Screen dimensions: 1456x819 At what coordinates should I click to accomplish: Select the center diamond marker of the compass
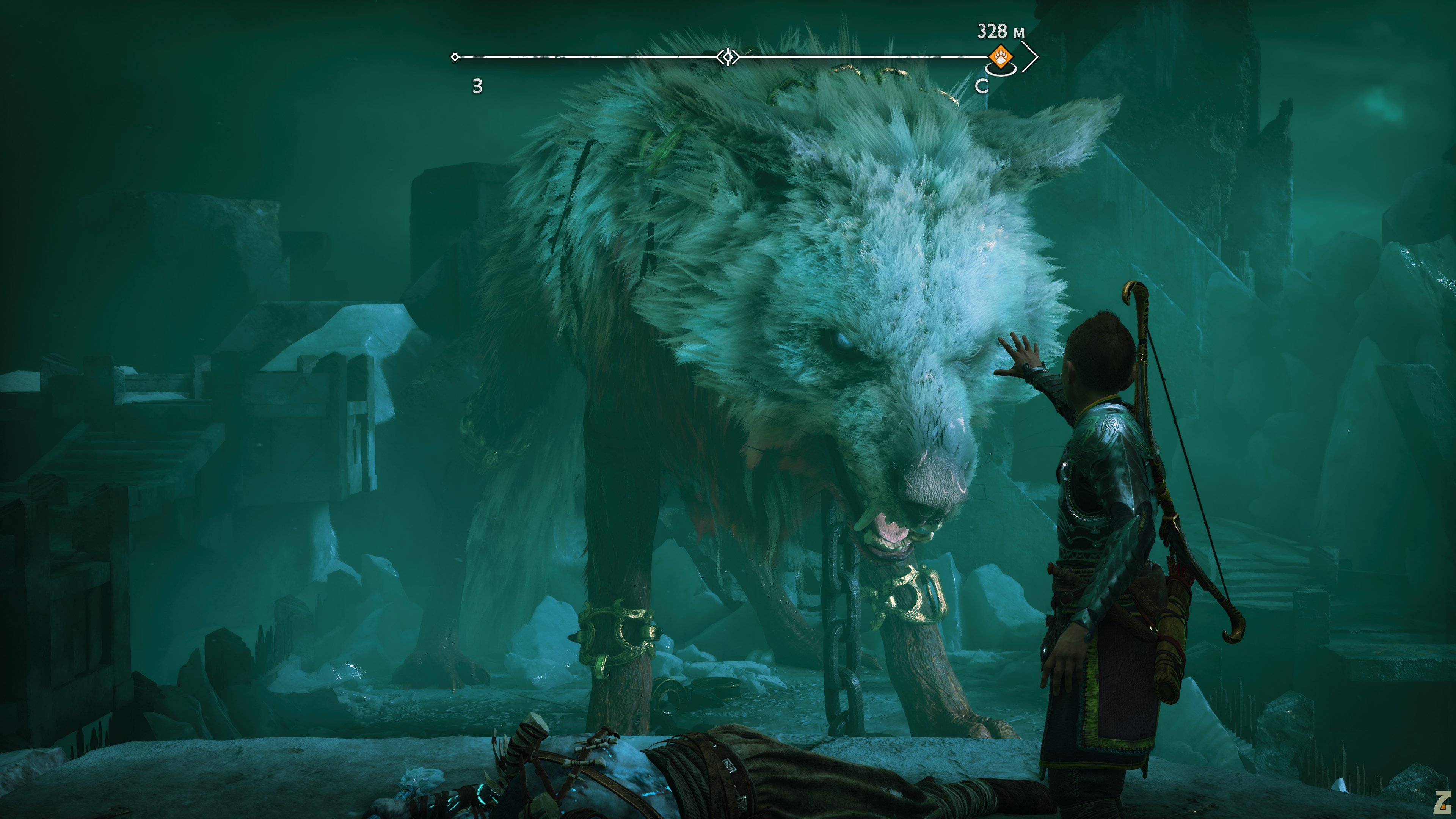click(x=728, y=56)
